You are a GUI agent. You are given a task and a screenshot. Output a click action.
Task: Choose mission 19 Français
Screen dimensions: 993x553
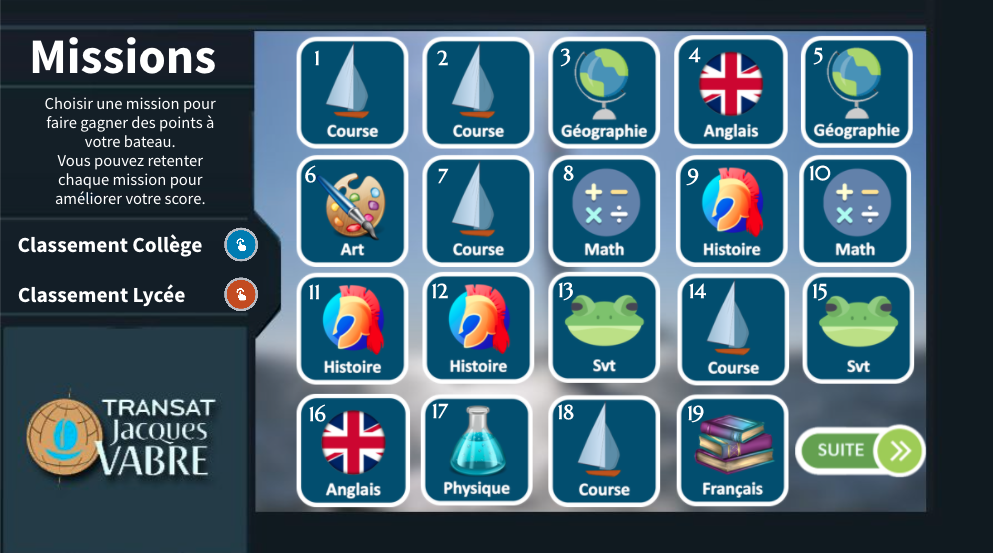pos(732,450)
